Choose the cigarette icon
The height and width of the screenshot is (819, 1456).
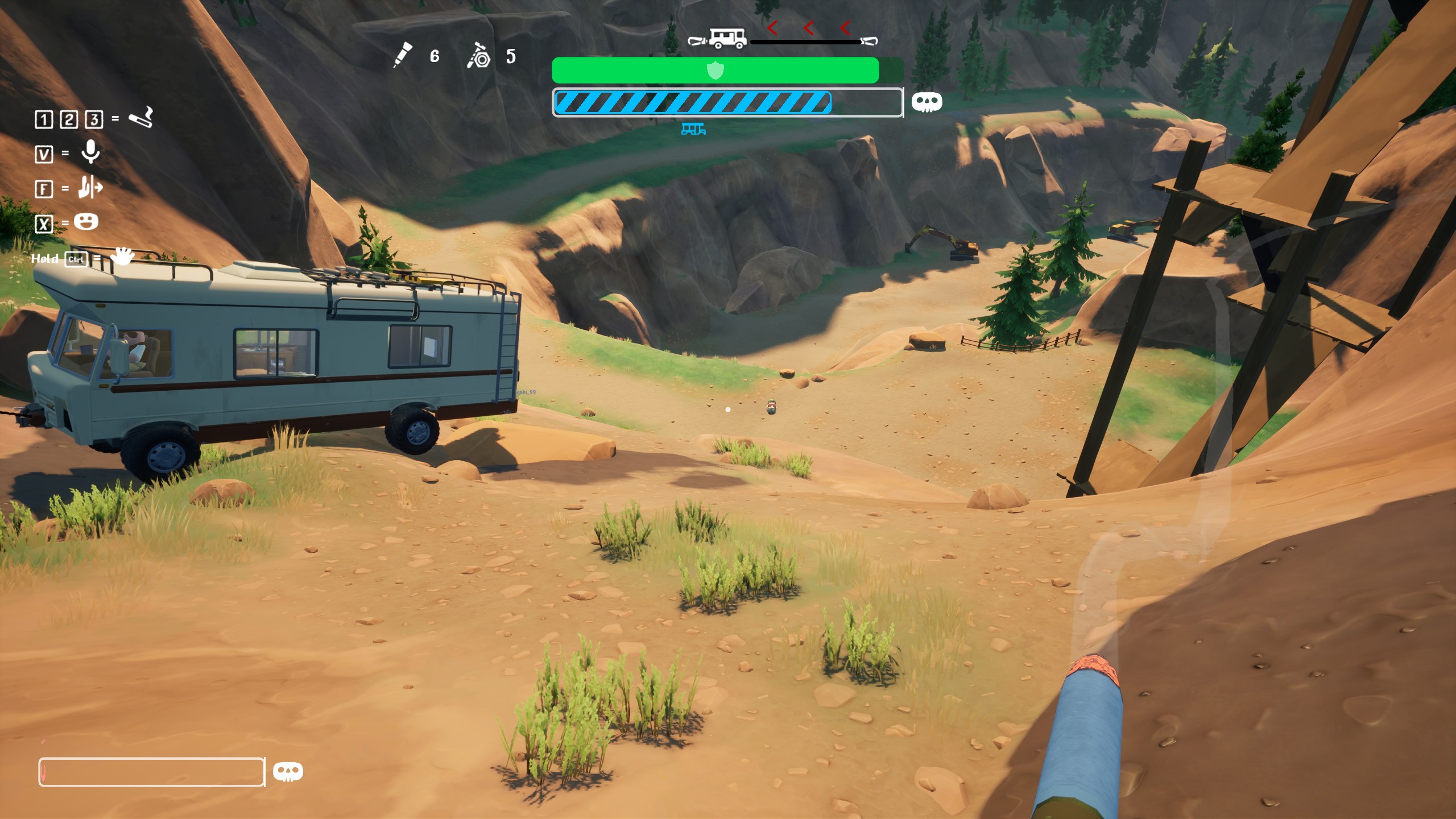pyautogui.click(x=141, y=117)
